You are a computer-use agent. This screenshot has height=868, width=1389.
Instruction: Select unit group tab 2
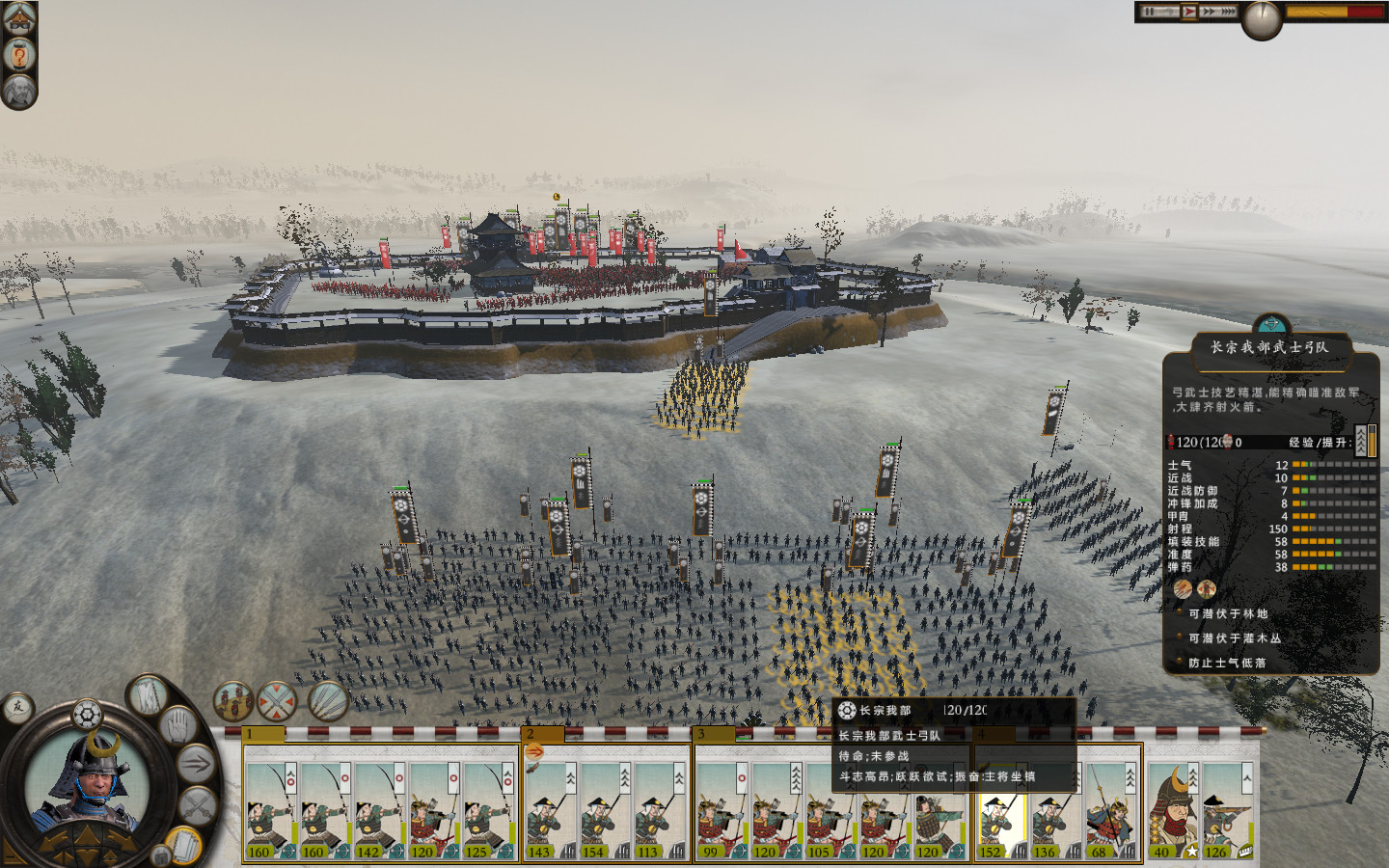click(542, 735)
